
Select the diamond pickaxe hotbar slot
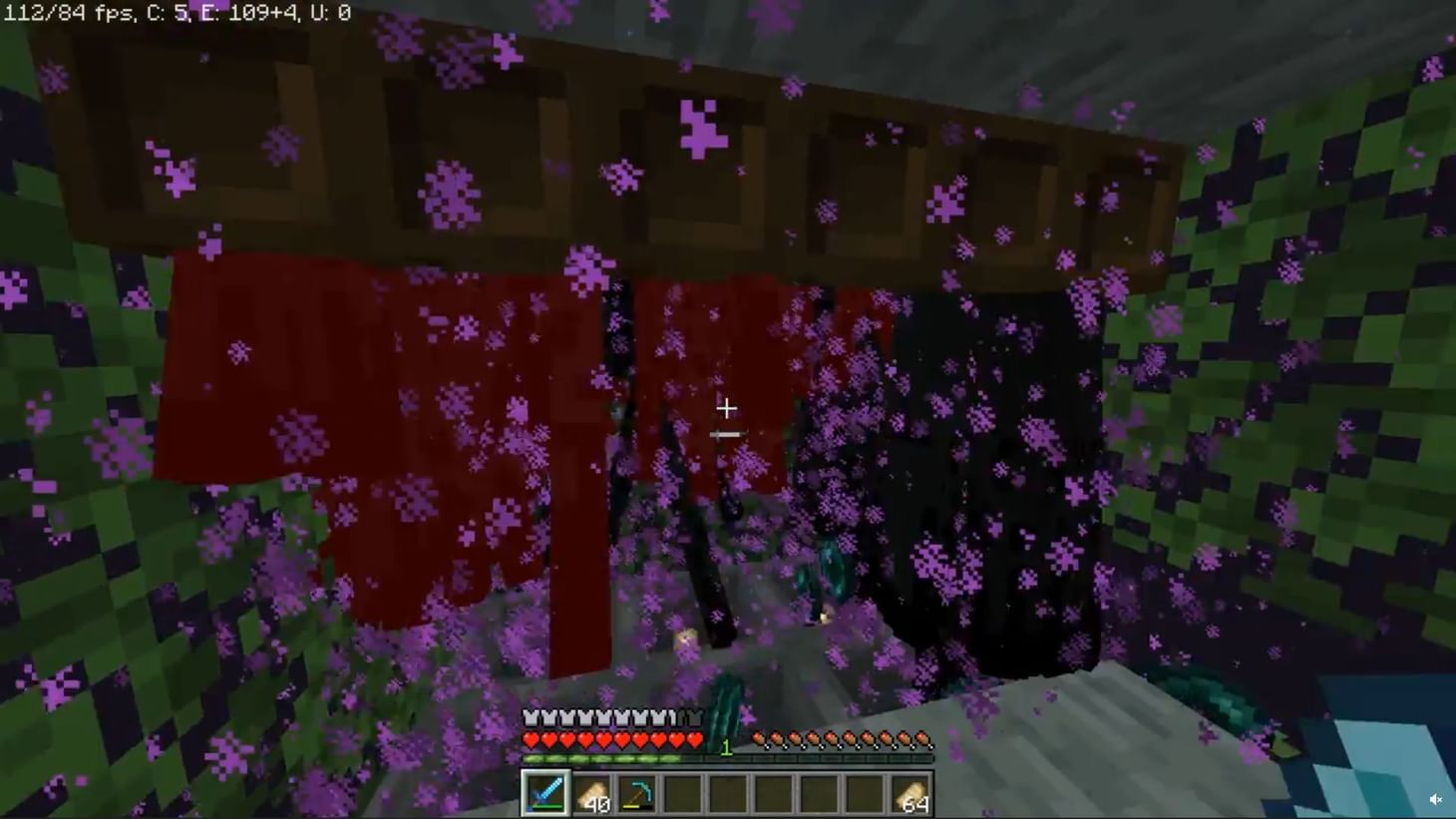(636, 793)
